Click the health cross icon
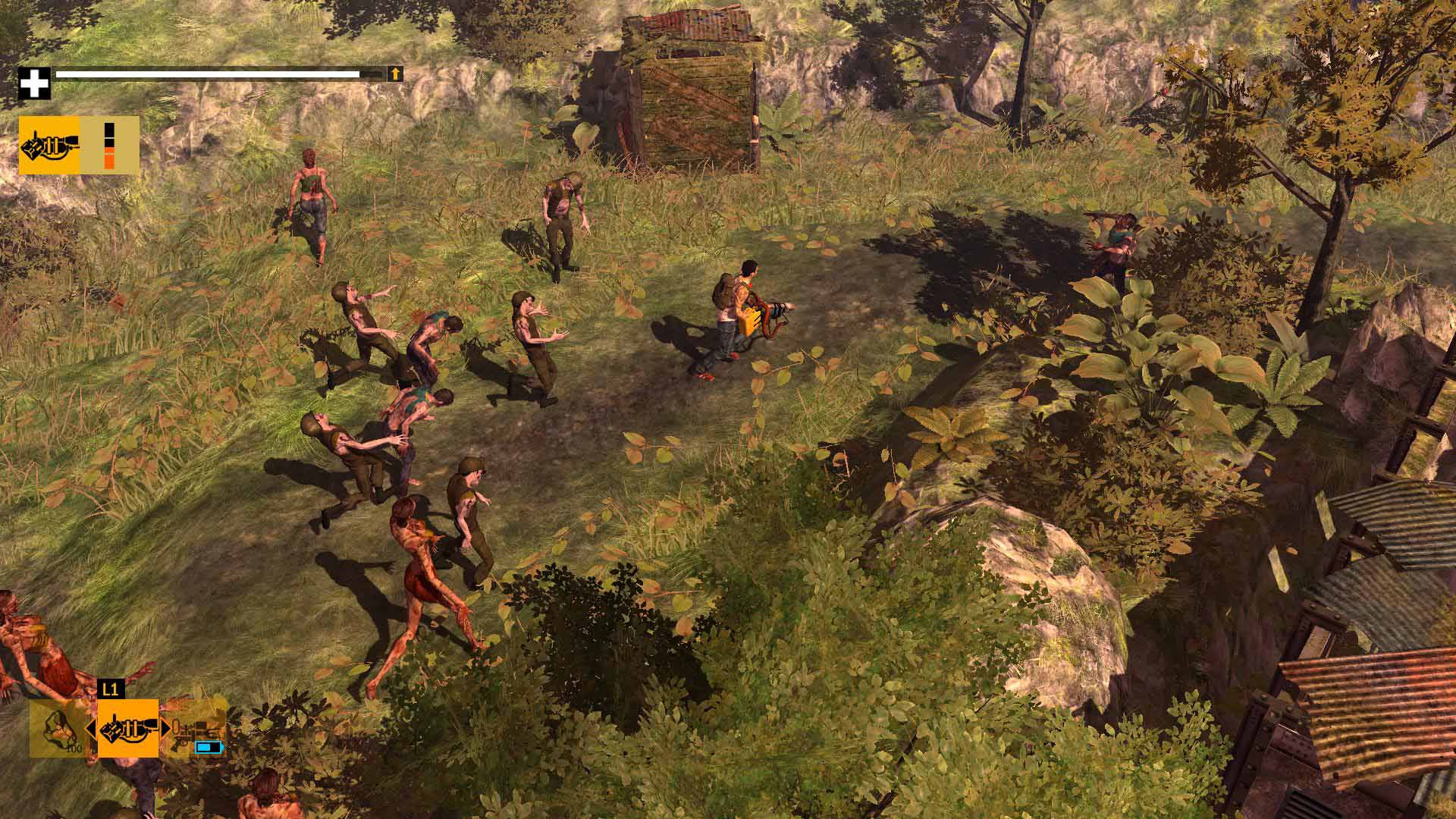The image size is (1456, 819). [x=33, y=83]
